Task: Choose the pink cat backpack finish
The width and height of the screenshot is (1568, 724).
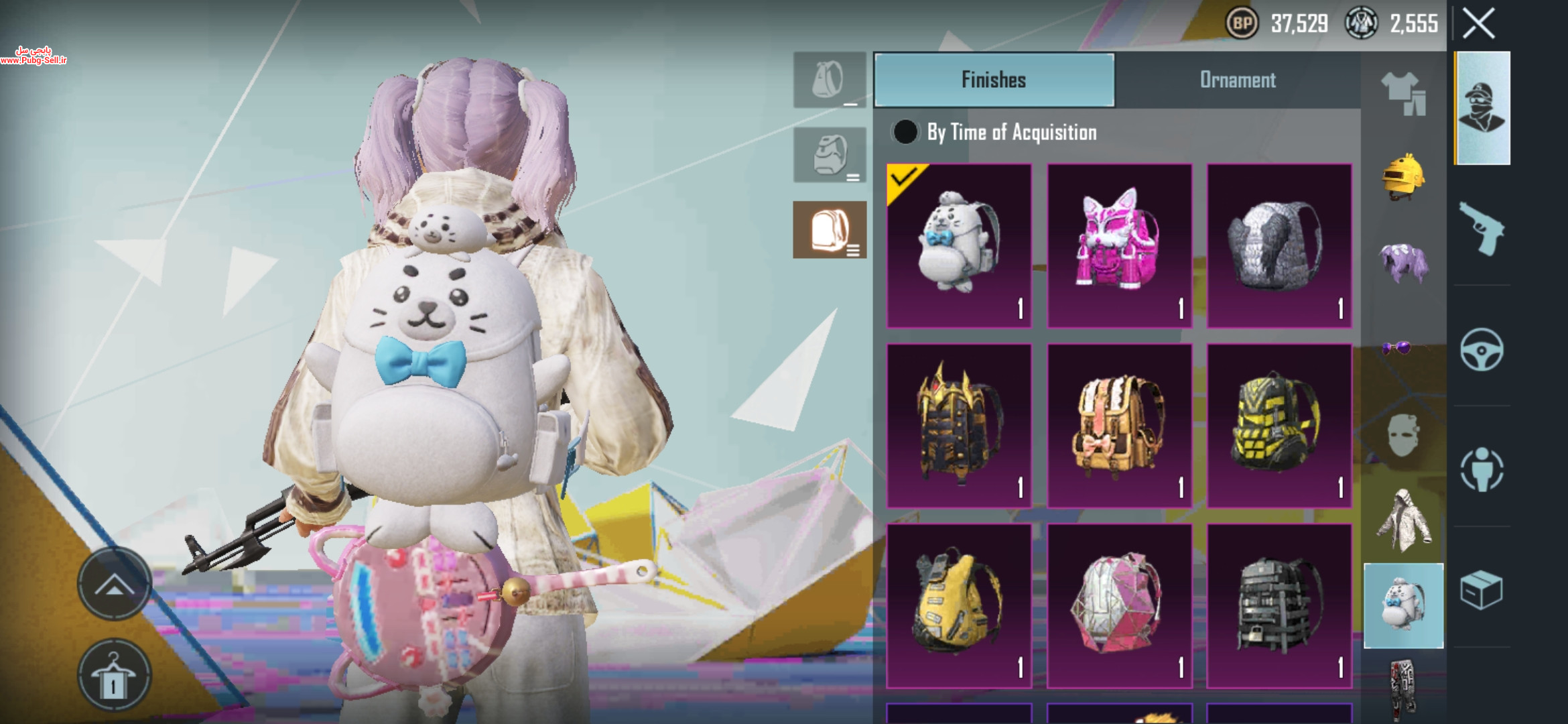Action: point(1119,245)
